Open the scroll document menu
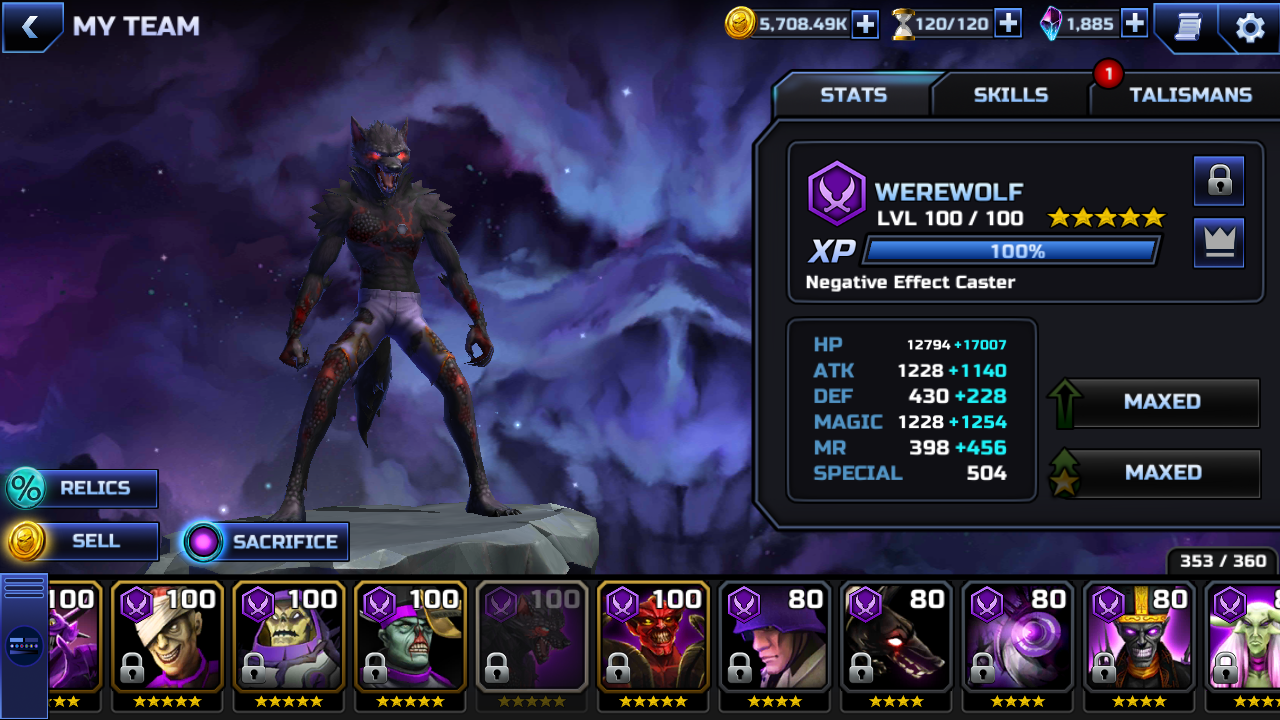 [x=1187, y=27]
